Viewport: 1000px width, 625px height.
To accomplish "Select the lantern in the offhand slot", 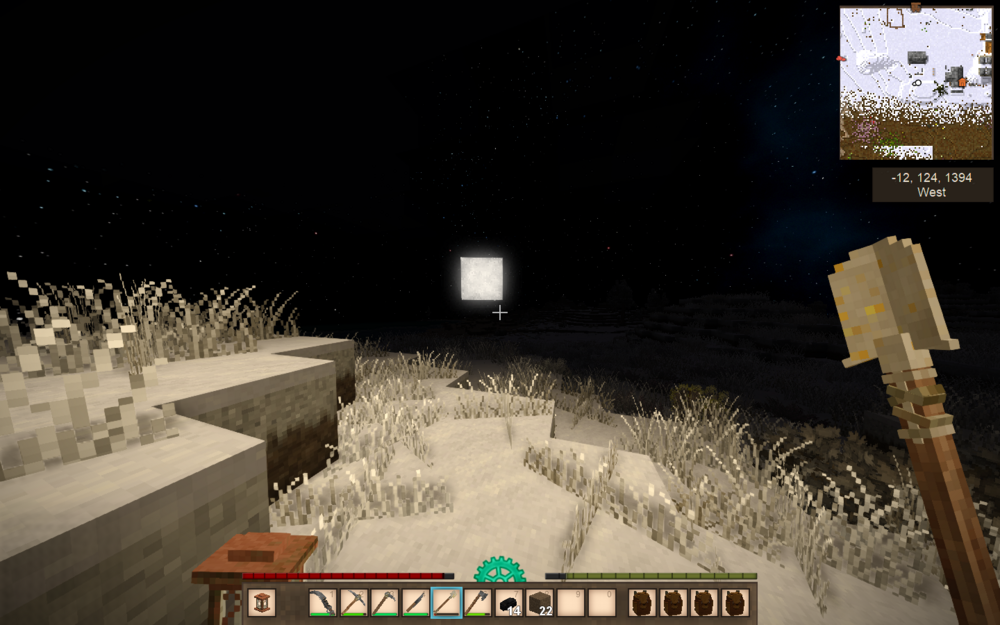I will (x=261, y=602).
